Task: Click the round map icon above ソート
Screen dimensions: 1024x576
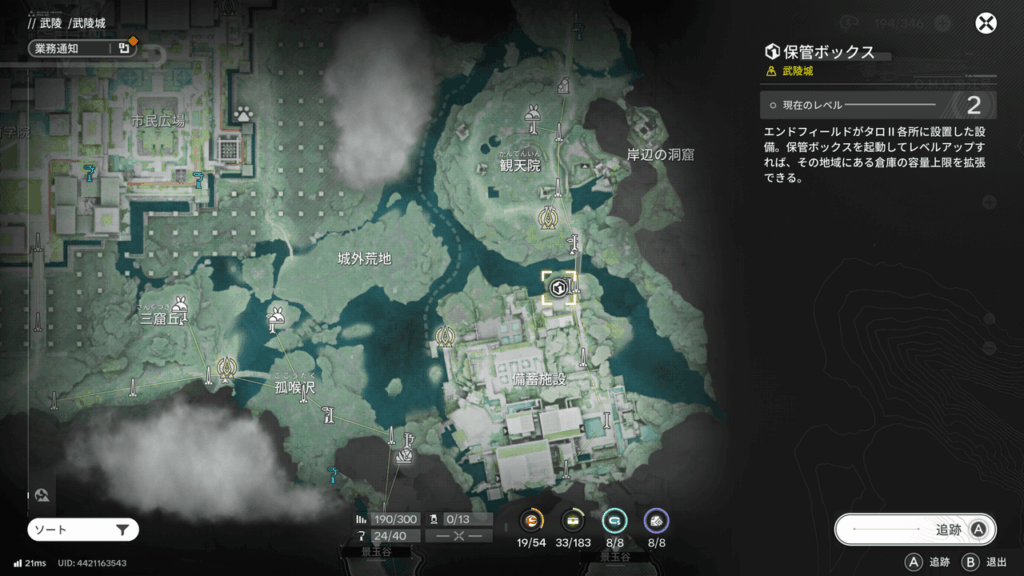Action: click(x=41, y=494)
